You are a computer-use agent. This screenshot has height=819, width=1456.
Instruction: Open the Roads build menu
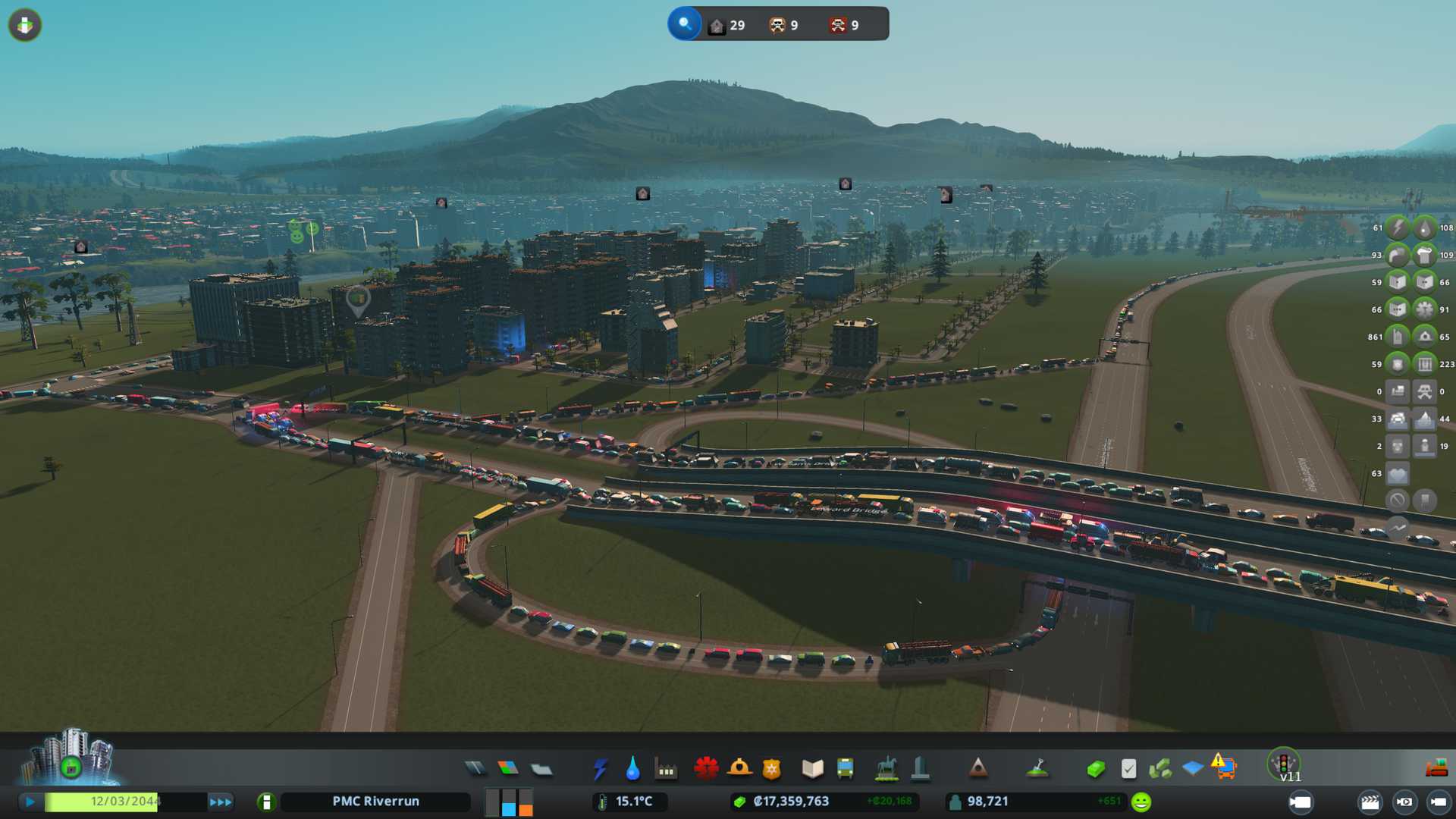coord(475,769)
